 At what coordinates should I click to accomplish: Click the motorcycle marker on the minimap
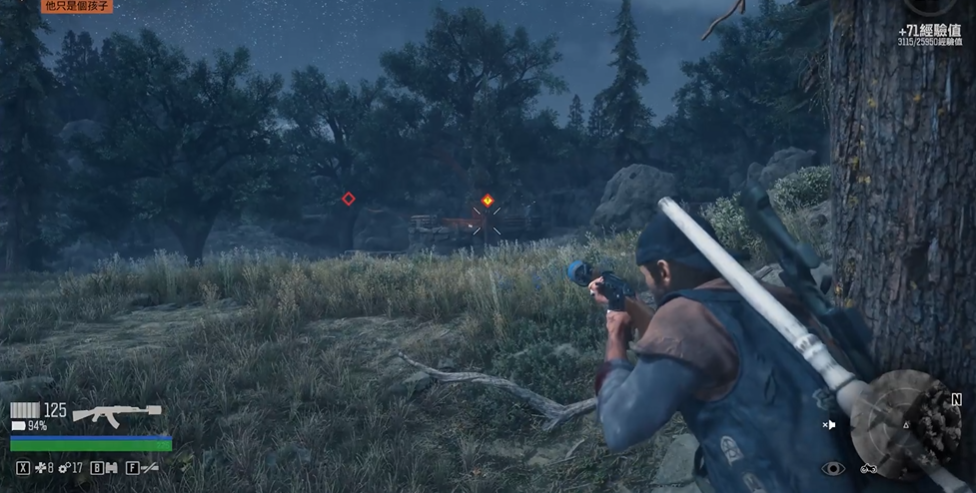pos(867,468)
